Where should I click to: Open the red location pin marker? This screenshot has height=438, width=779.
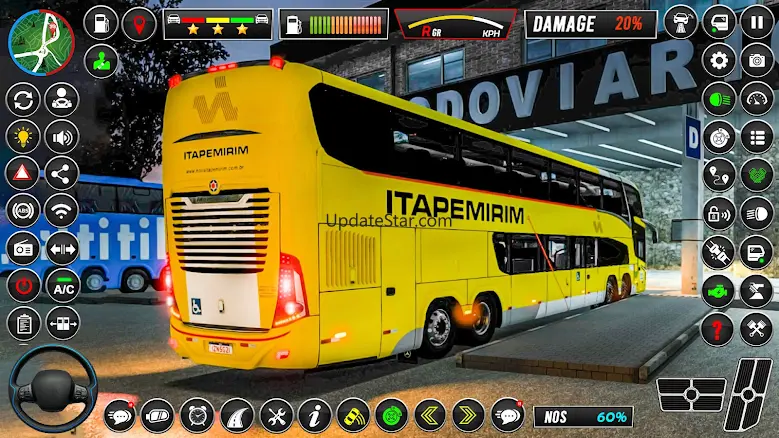coord(139,23)
